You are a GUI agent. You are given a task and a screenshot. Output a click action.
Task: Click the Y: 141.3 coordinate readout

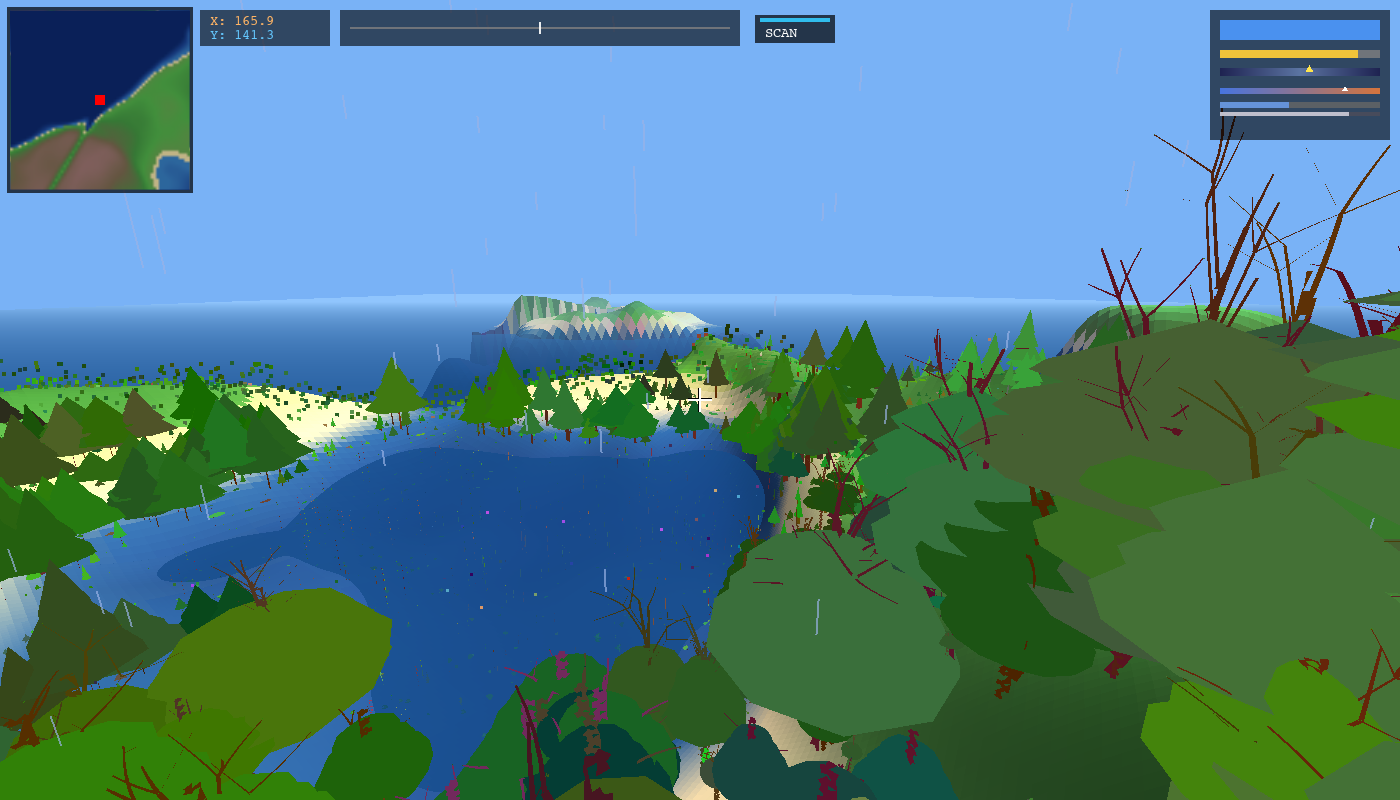click(244, 35)
